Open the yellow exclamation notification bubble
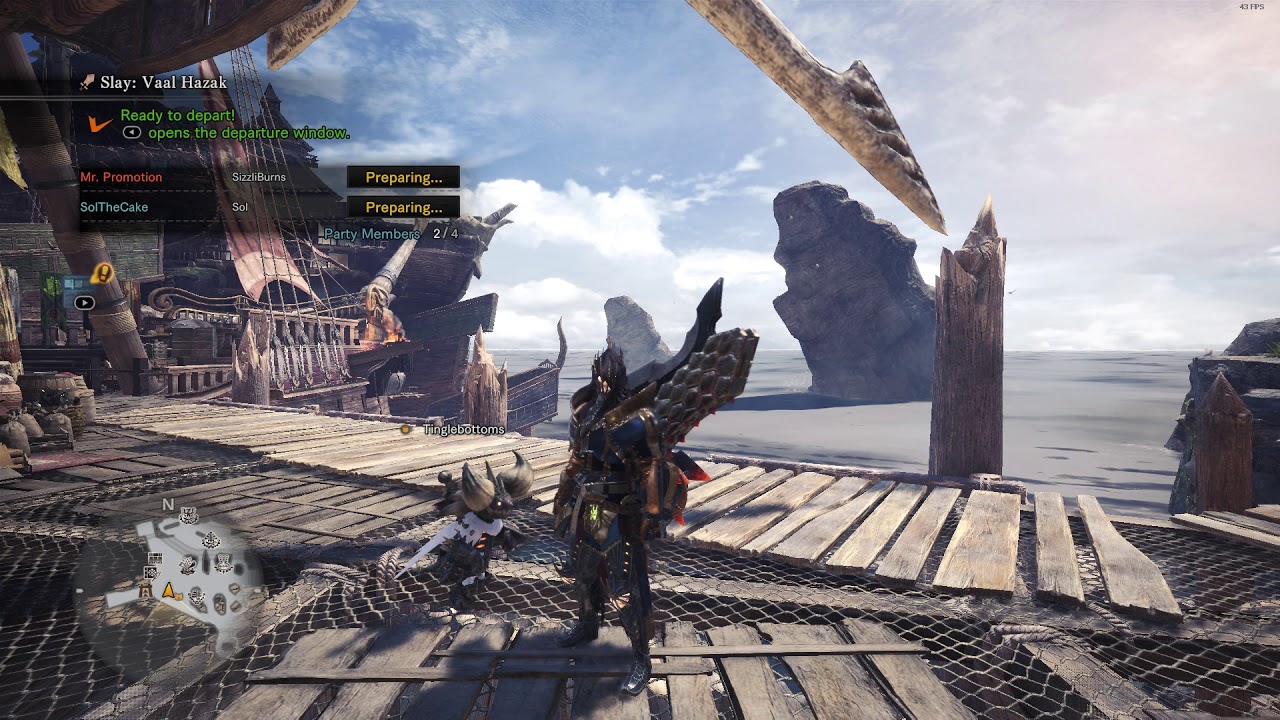This screenshot has width=1280, height=720. 102,272
